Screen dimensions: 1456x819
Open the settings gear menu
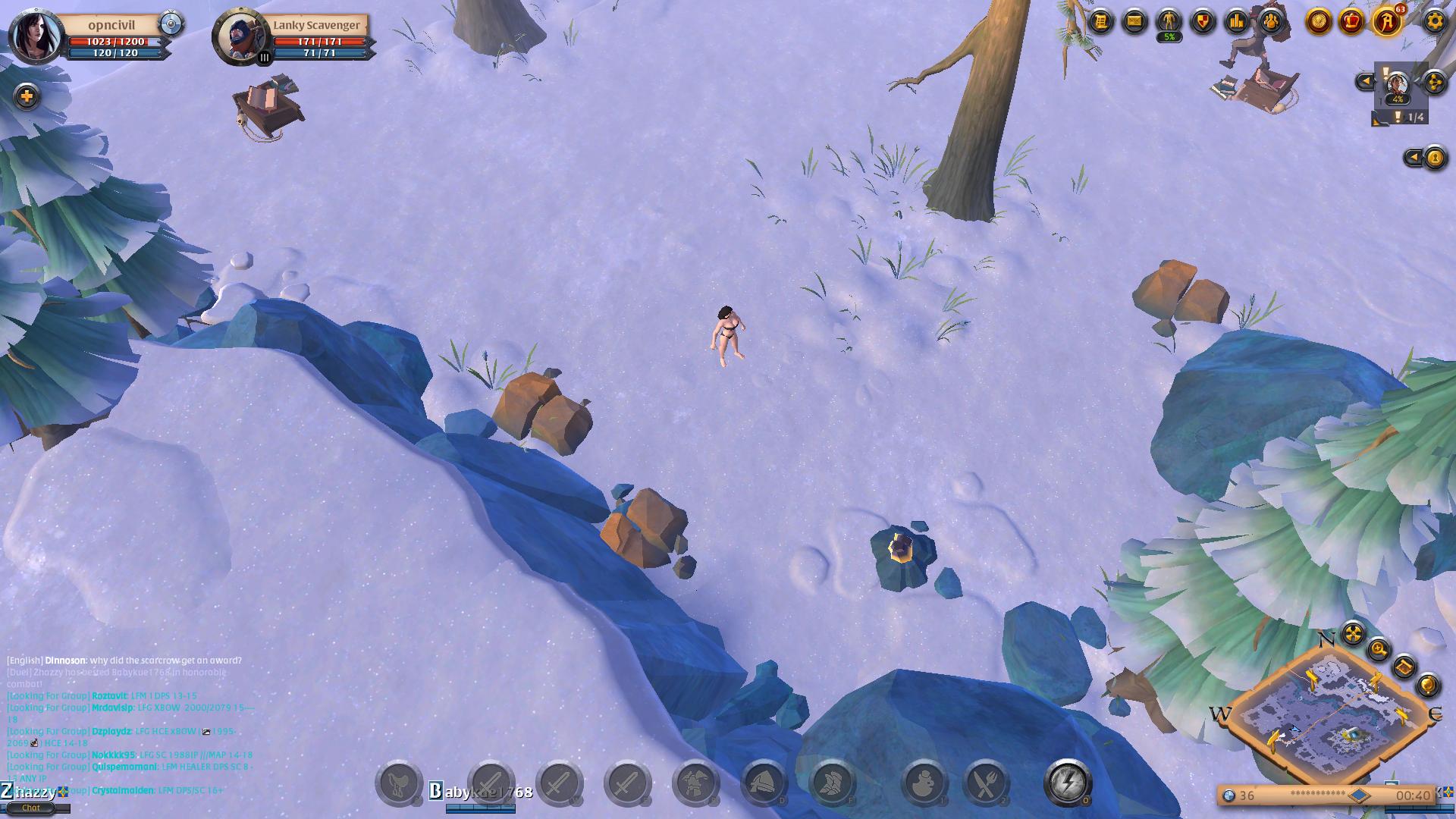1433,21
